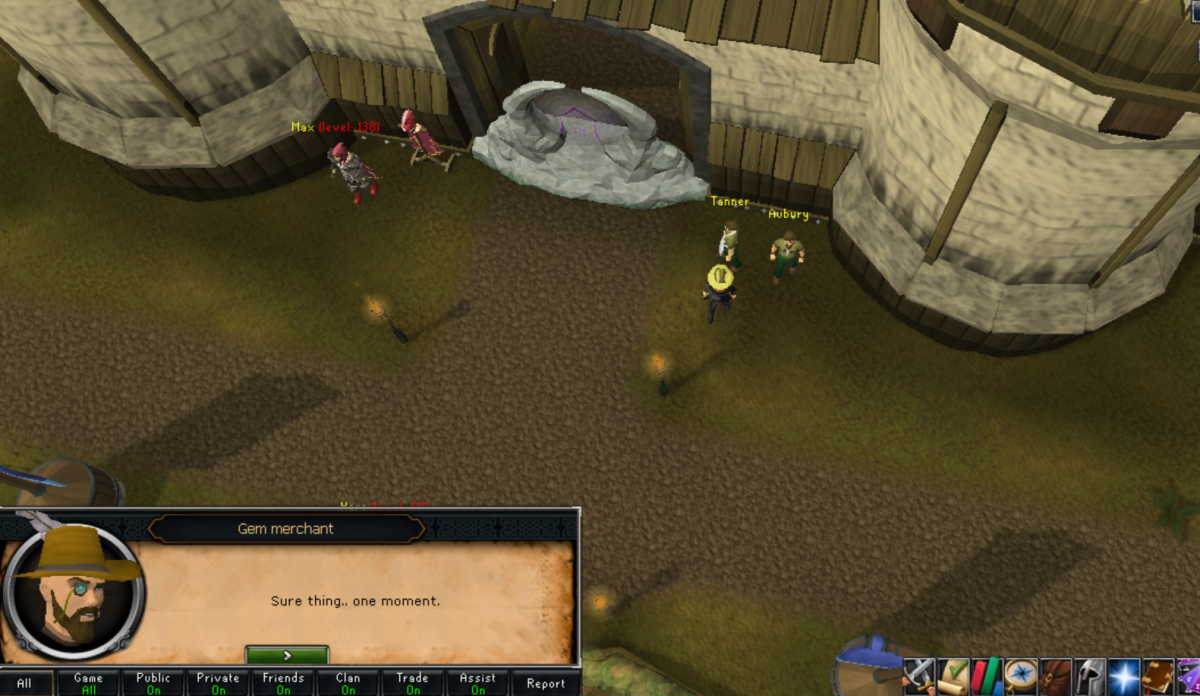Viewport: 1200px width, 696px height.
Task: Select the Clan chat filter tab
Action: pos(348,683)
